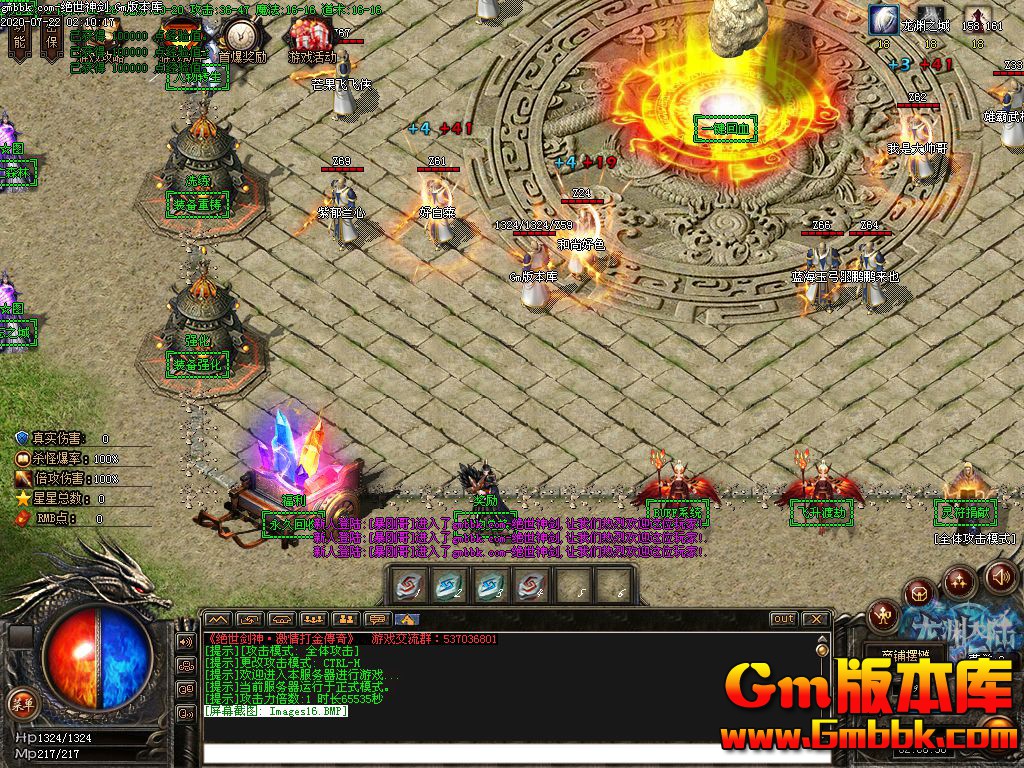
Task: Switch to the highlighted blue chat tab
Action: 407,619
